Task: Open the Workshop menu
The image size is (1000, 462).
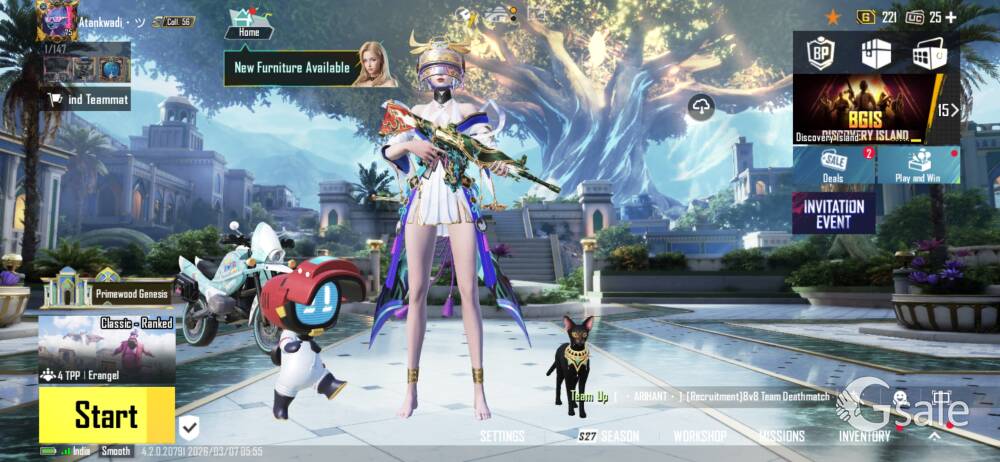Action: (x=700, y=437)
